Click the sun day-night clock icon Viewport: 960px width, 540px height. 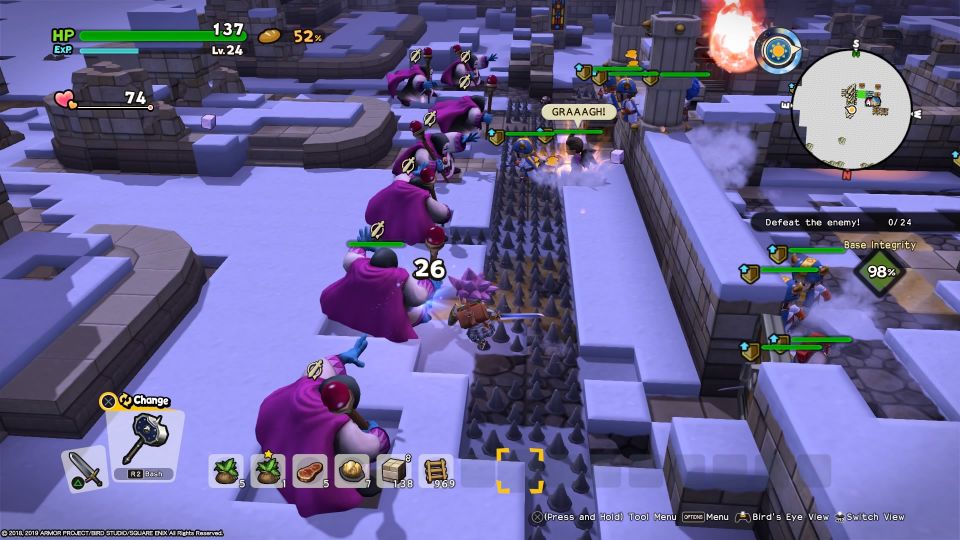(x=780, y=48)
